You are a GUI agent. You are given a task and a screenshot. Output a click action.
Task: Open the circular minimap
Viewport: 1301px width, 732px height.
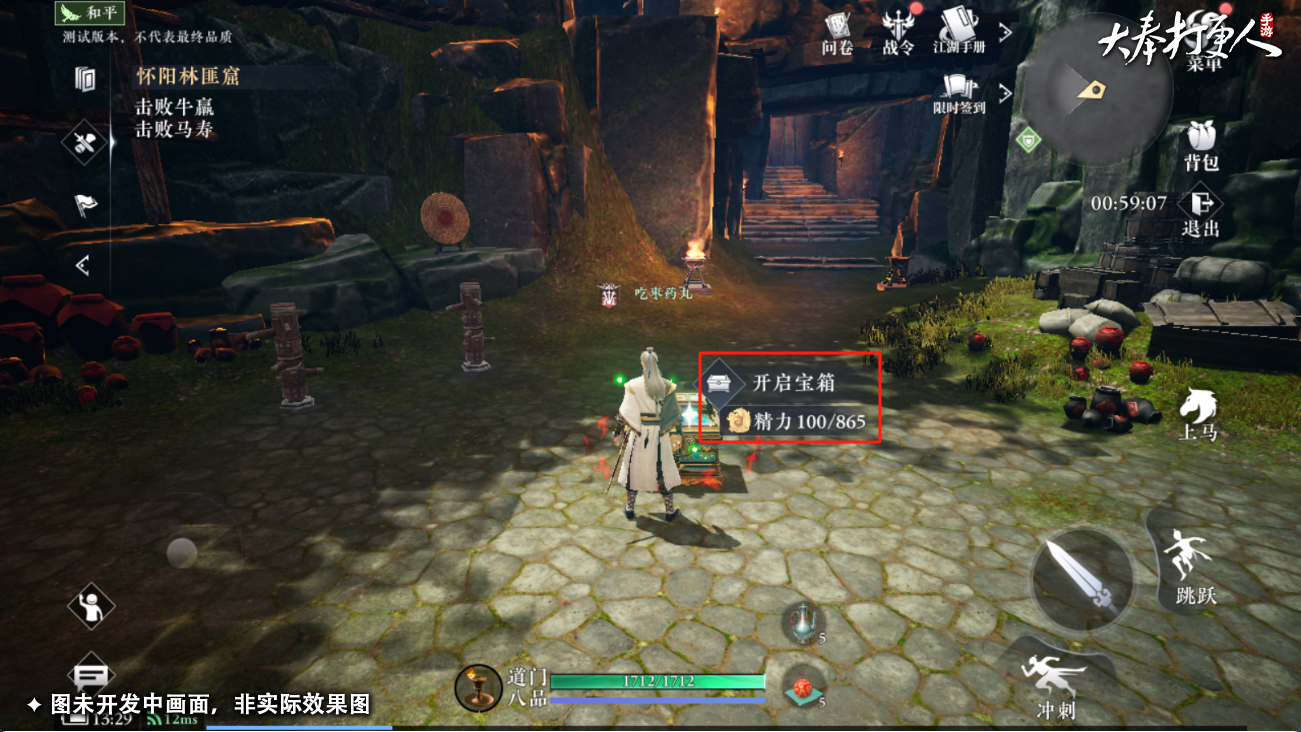[x=1098, y=92]
